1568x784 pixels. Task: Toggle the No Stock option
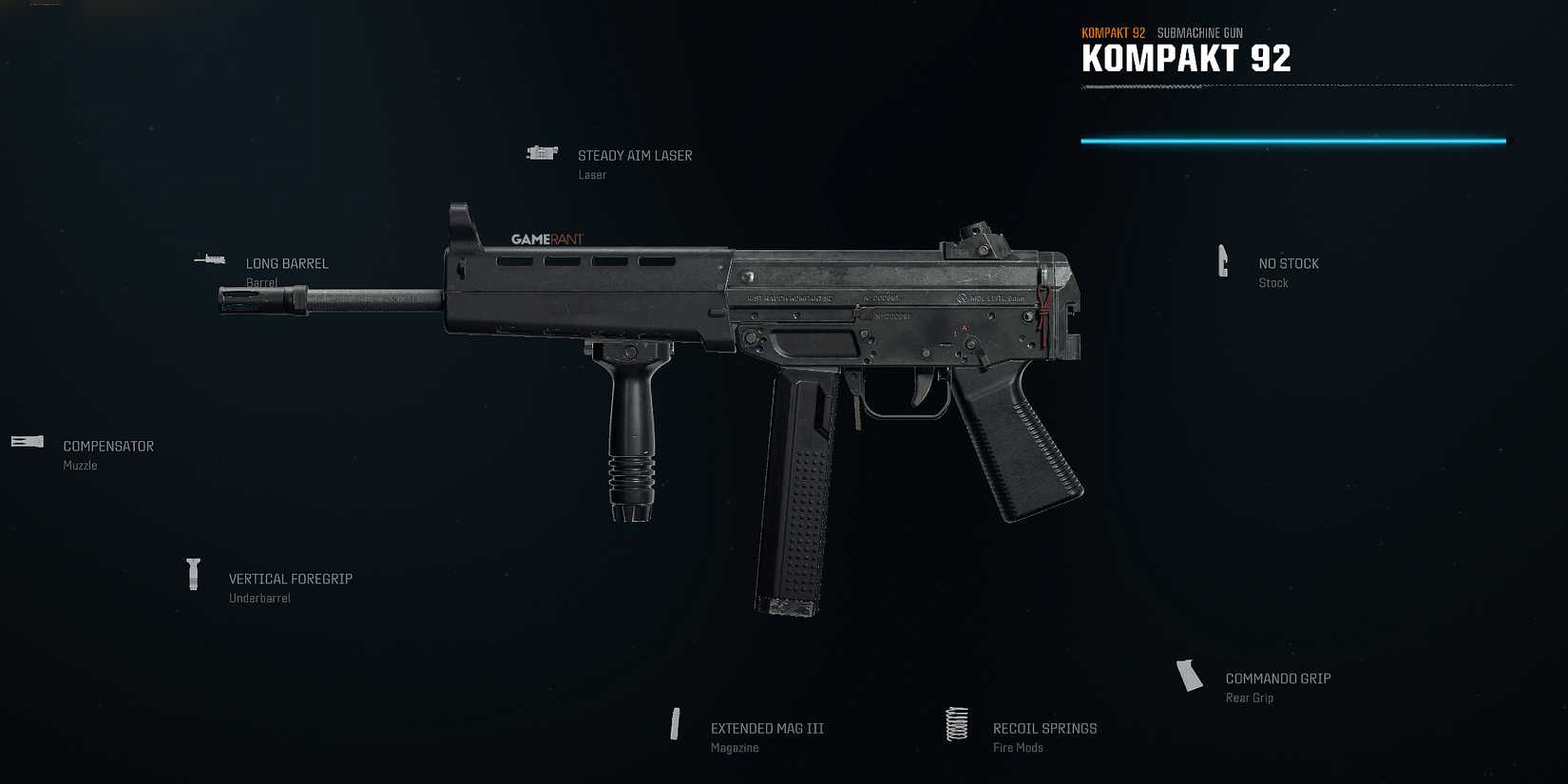pyautogui.click(x=1288, y=263)
